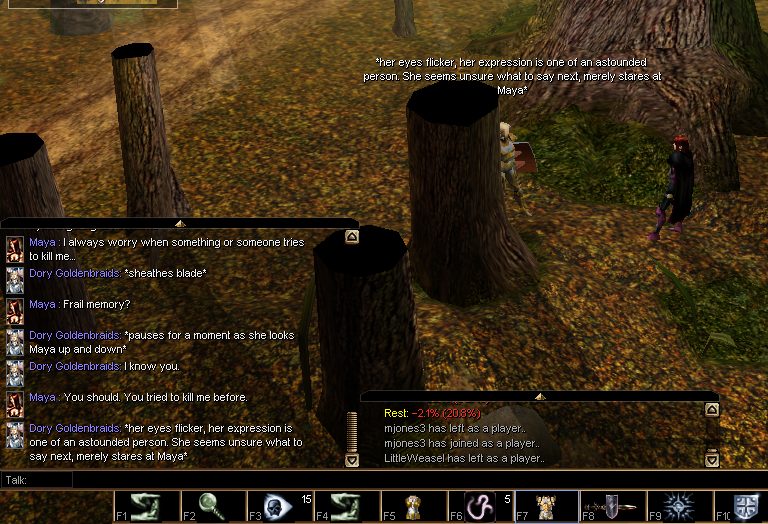The width and height of the screenshot is (768, 524).
Task: Activate the F2 magnifying glass search slot
Action: pyautogui.click(x=214, y=506)
